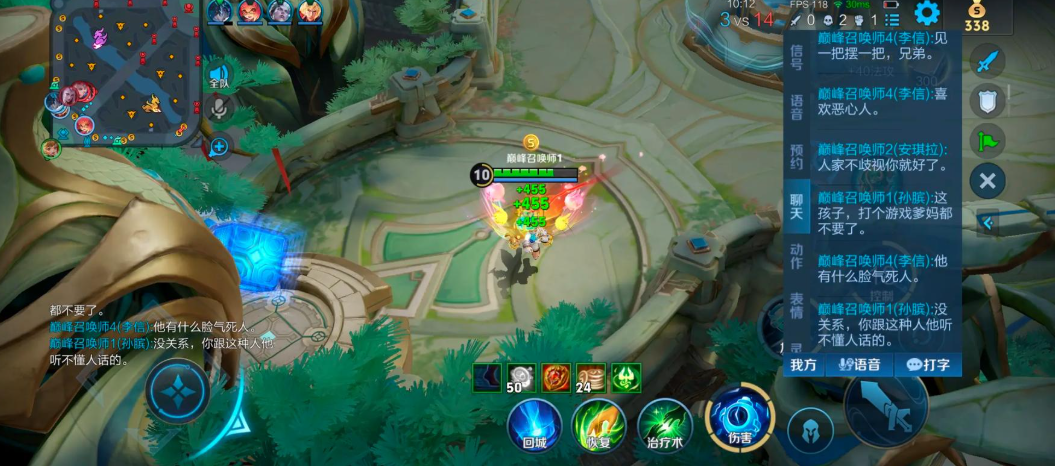Select the blue sword attack signal

[987, 60]
